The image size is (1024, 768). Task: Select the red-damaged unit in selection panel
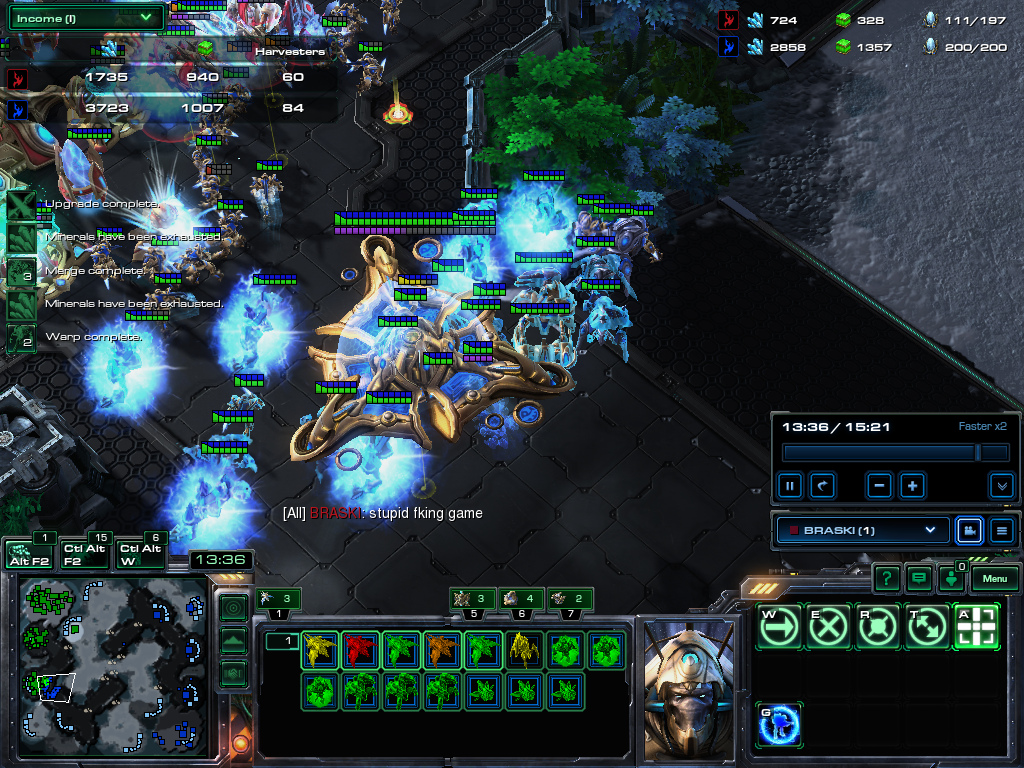click(359, 648)
